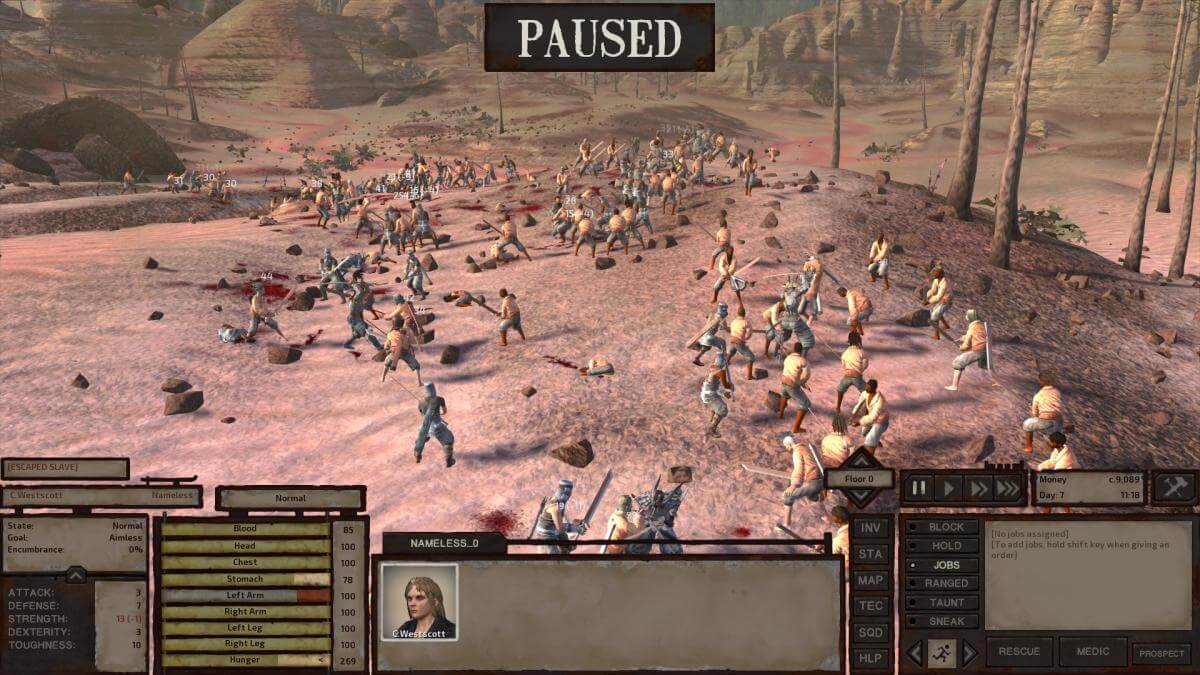Click the RESCUE order button
Screen dimensions: 1200x675
tap(1019, 652)
